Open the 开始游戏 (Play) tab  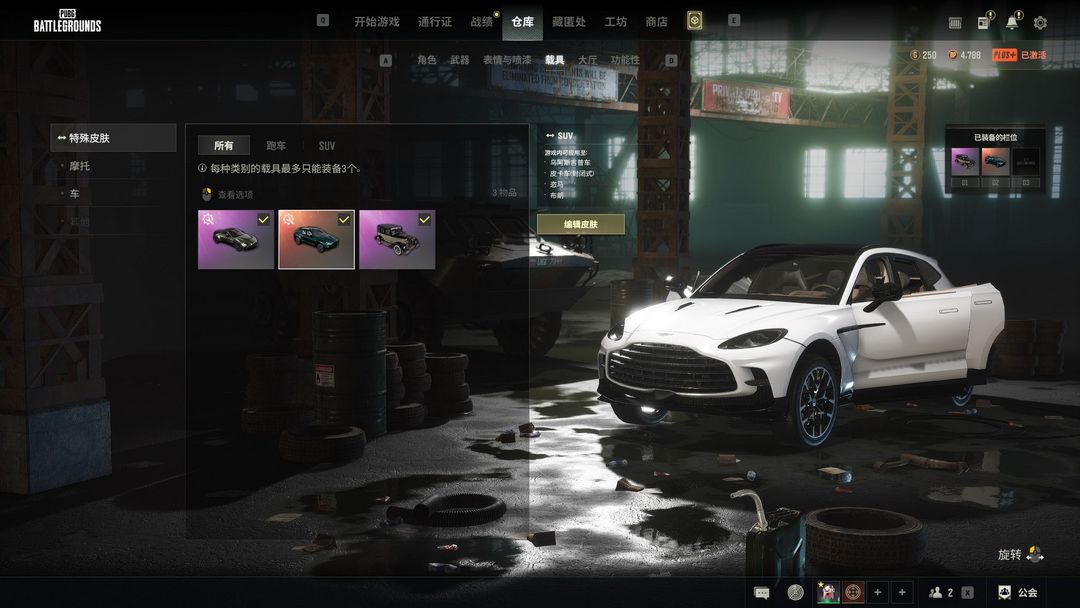click(x=376, y=22)
